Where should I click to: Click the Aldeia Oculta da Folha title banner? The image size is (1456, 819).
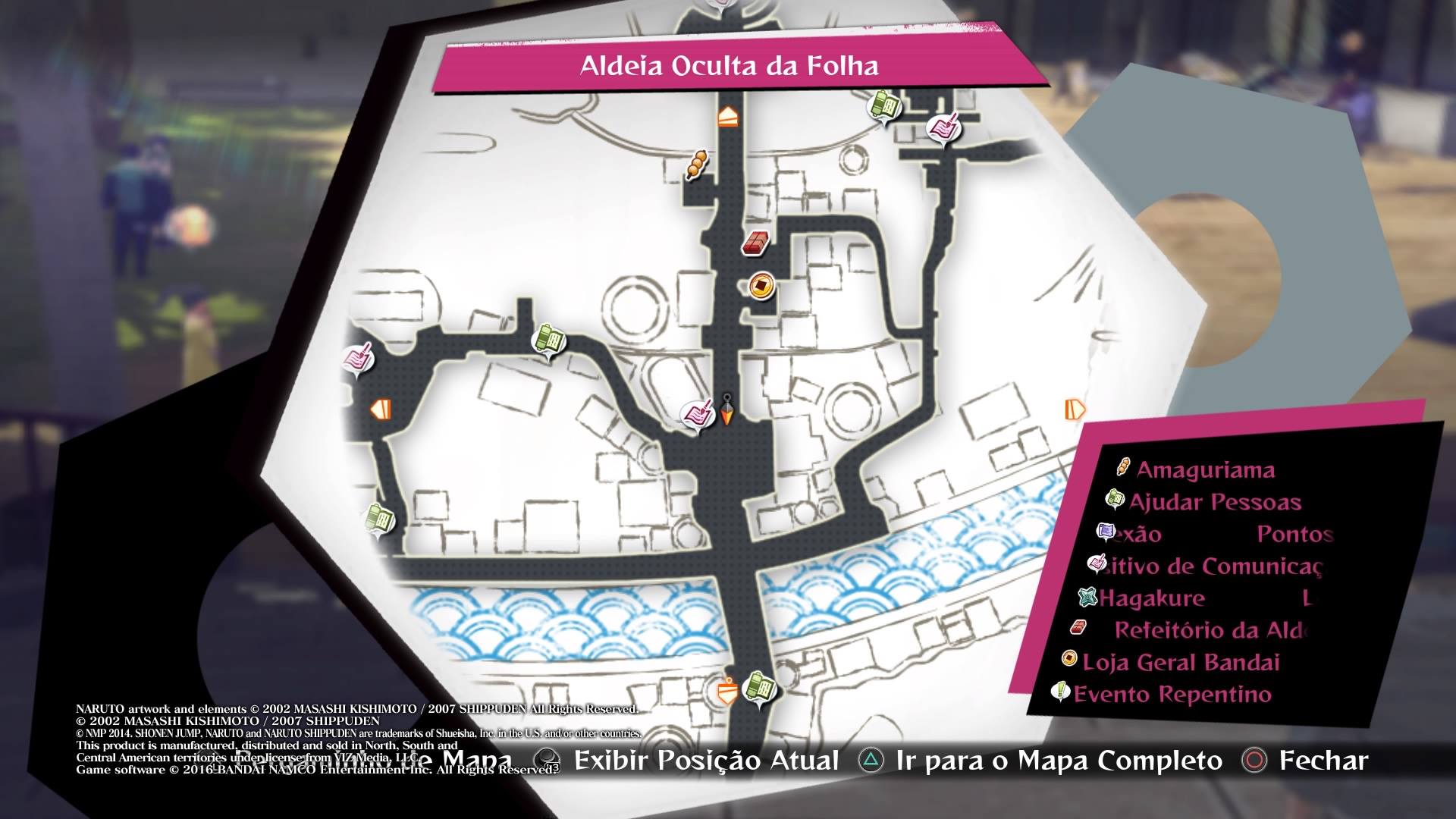(729, 66)
